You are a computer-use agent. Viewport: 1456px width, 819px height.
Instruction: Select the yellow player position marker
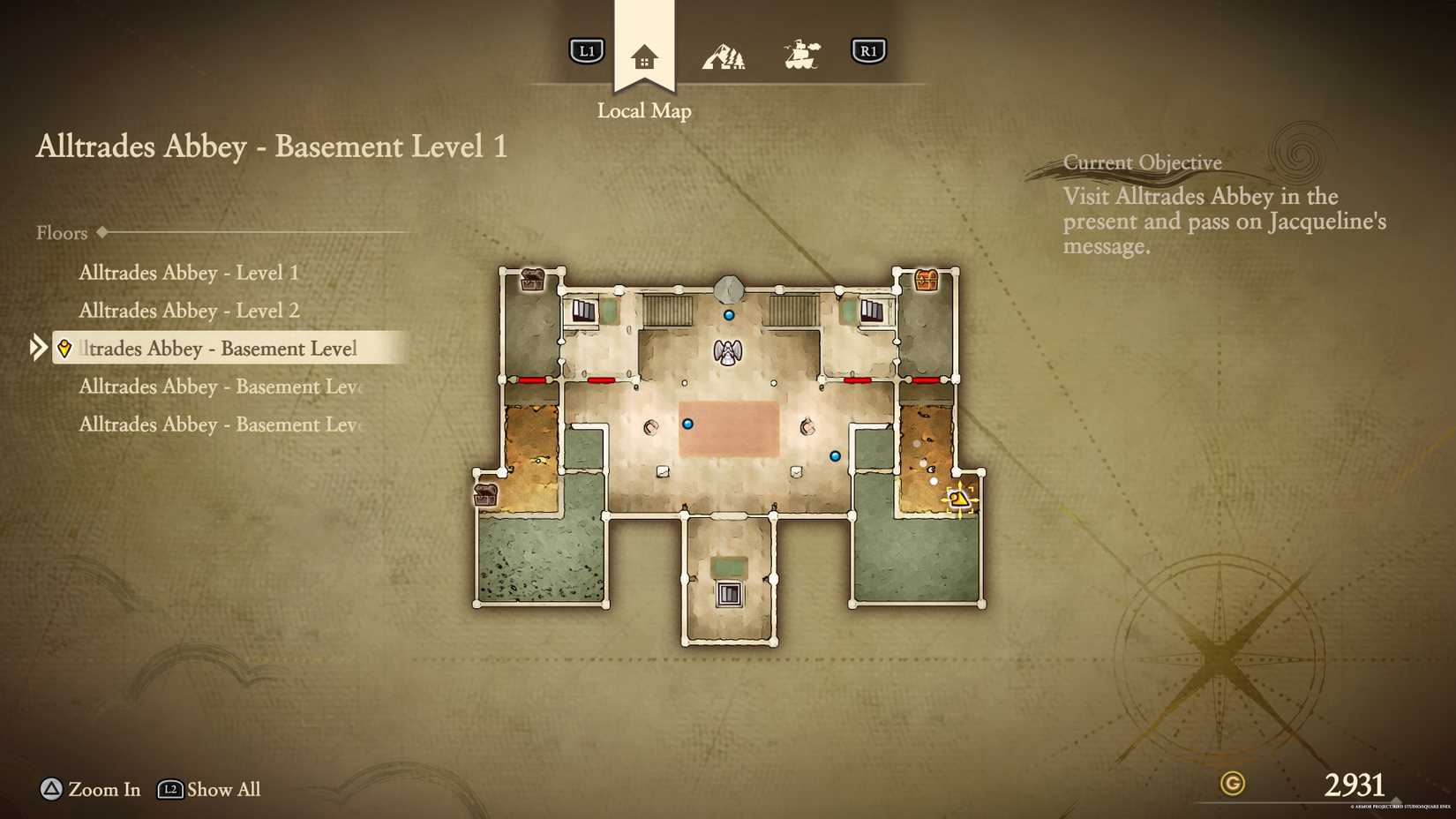959,499
